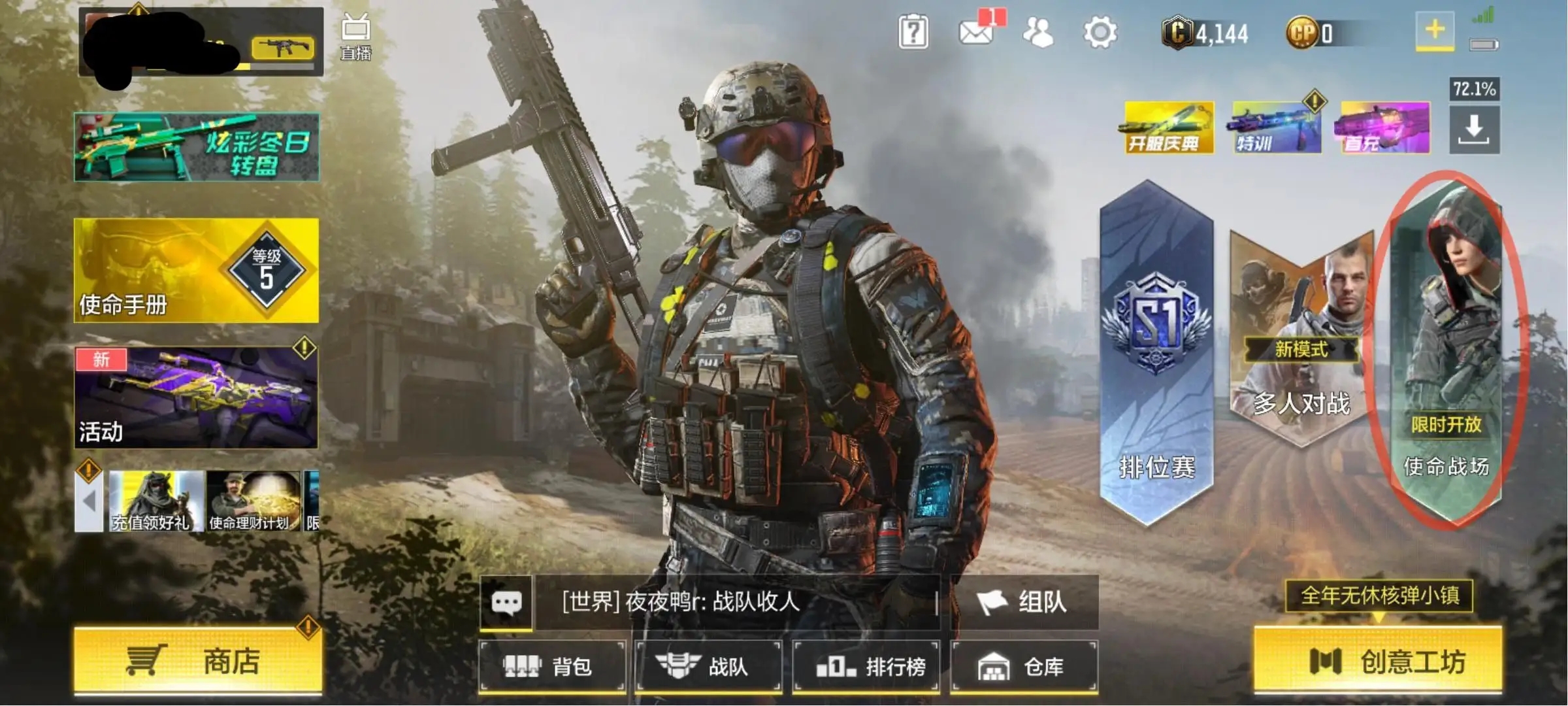Click the 直播 live stream icon

356,37
